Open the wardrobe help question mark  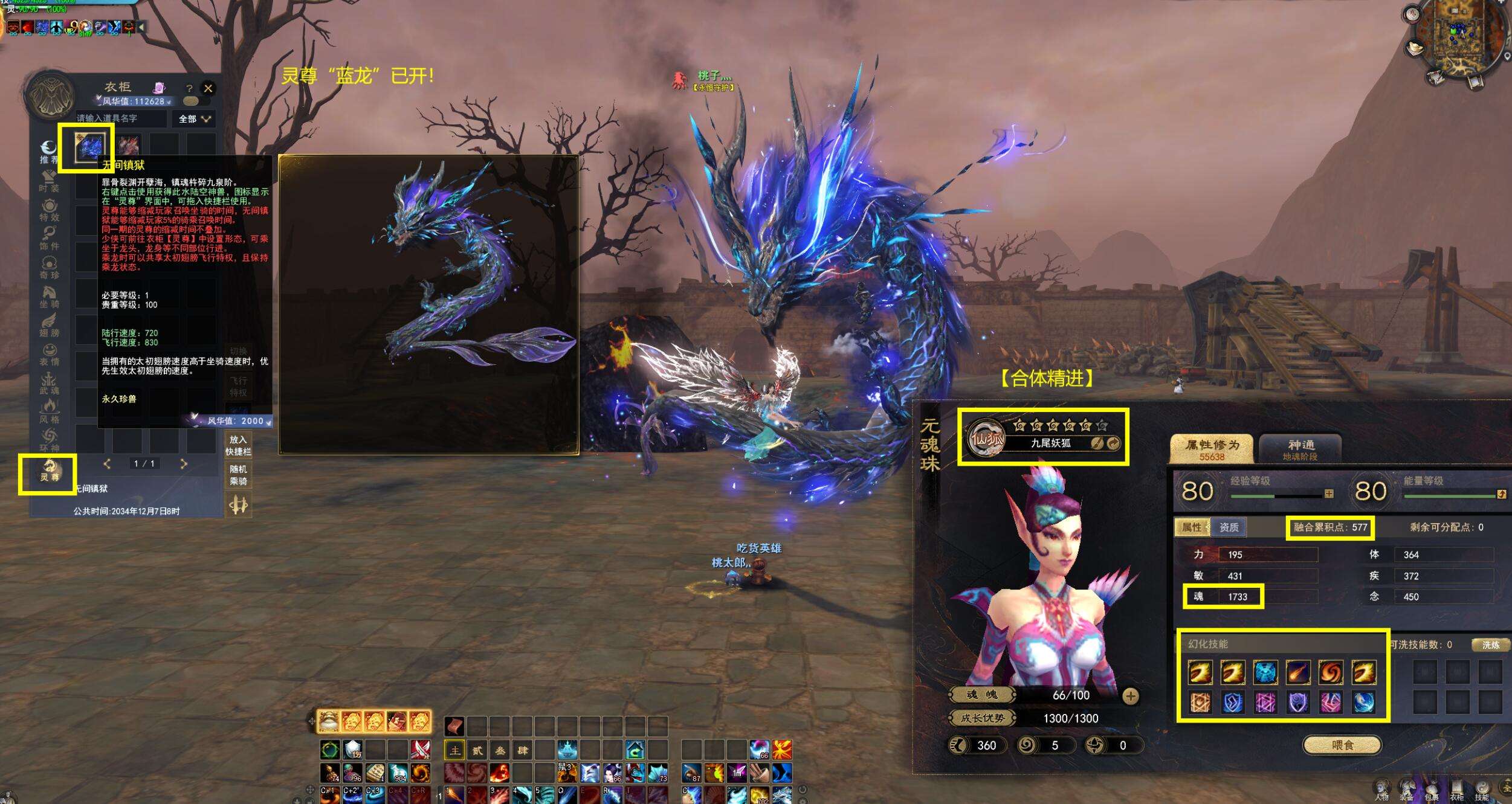click(x=189, y=88)
